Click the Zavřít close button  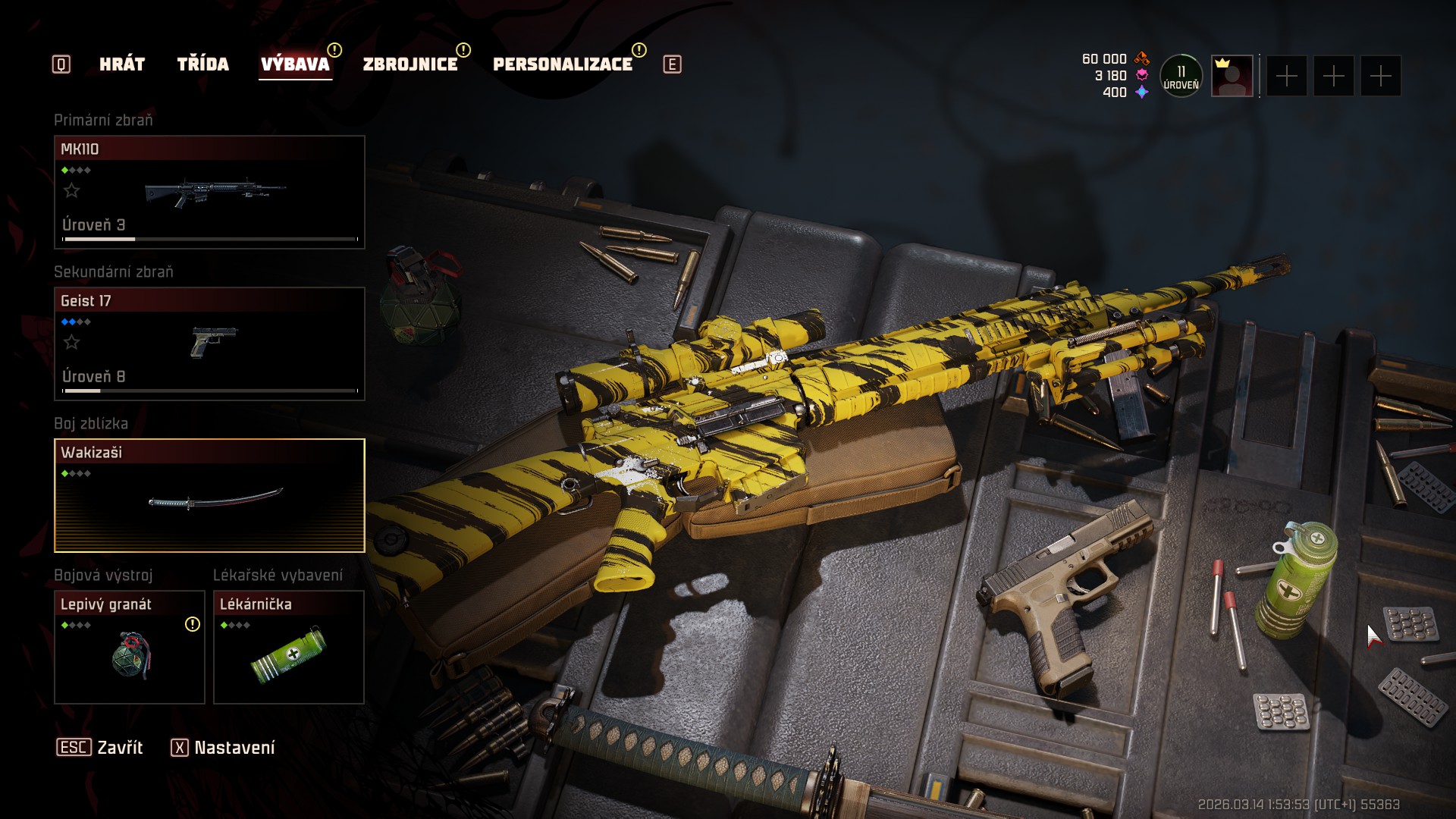click(100, 748)
